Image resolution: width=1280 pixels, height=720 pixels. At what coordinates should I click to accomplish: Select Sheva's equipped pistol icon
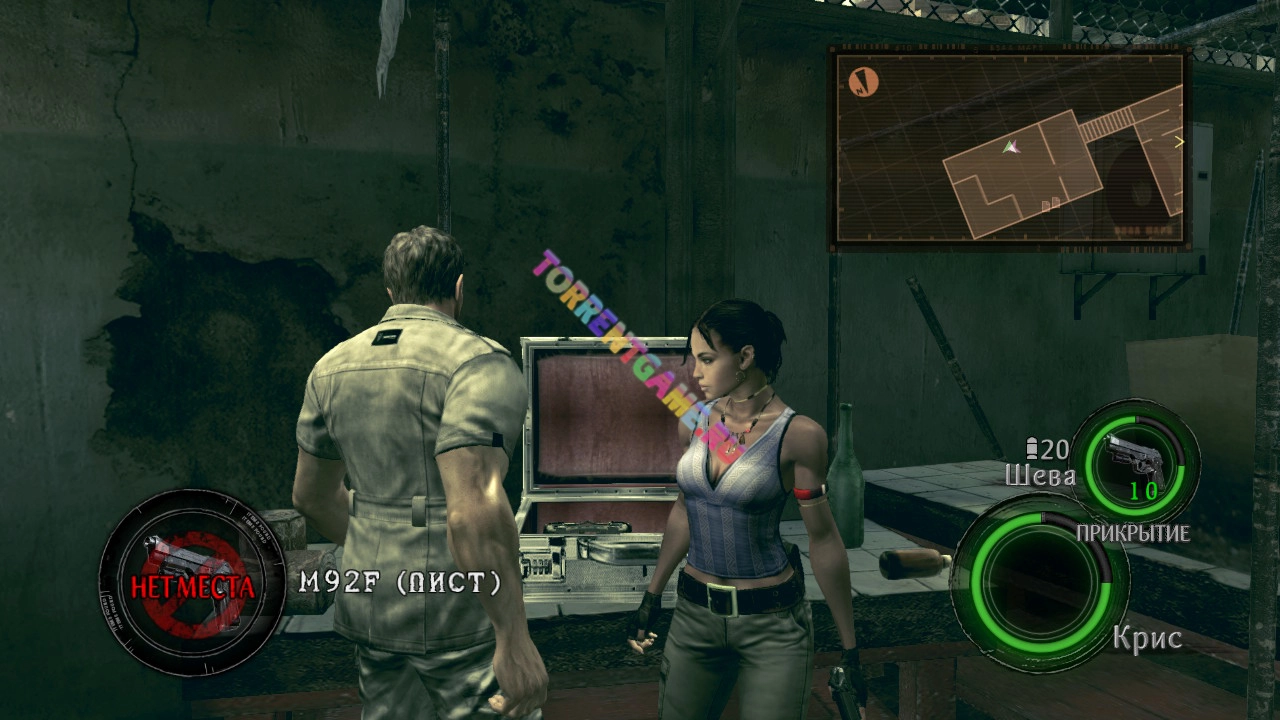[x=1137, y=462]
